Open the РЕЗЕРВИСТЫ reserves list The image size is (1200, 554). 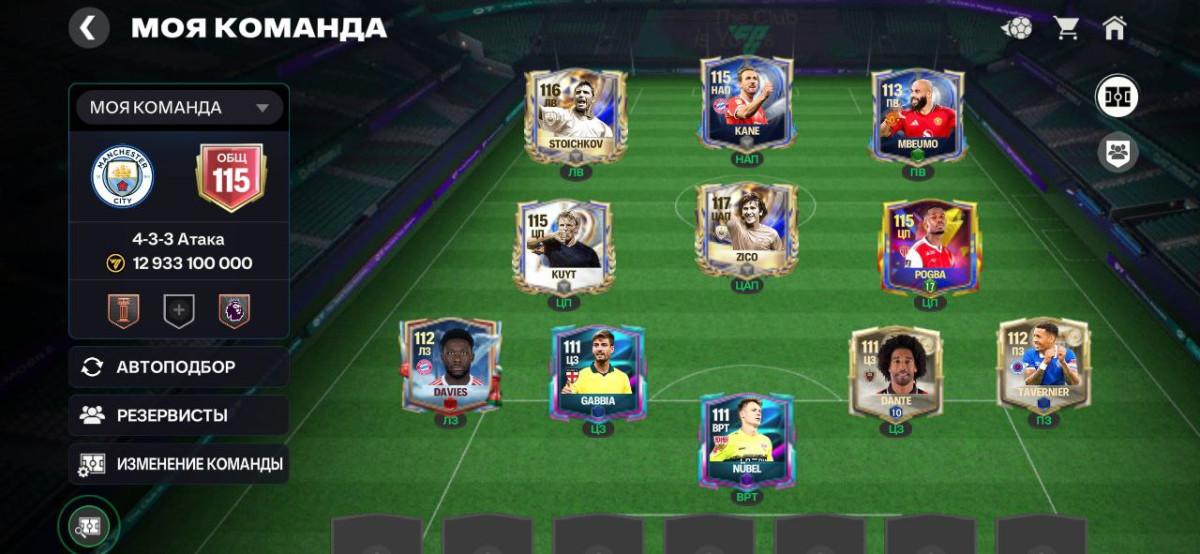coord(178,415)
